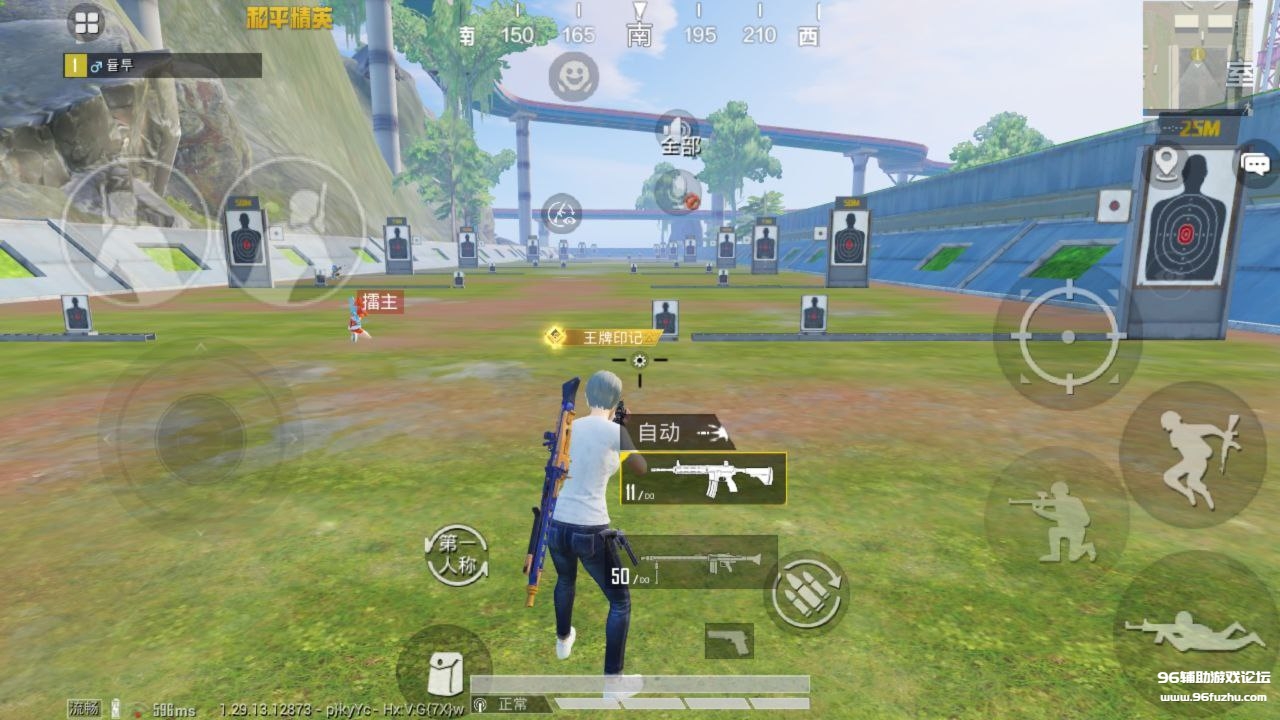Toggle 第一人称 first-person view
This screenshot has height=720, width=1280.
click(x=457, y=556)
